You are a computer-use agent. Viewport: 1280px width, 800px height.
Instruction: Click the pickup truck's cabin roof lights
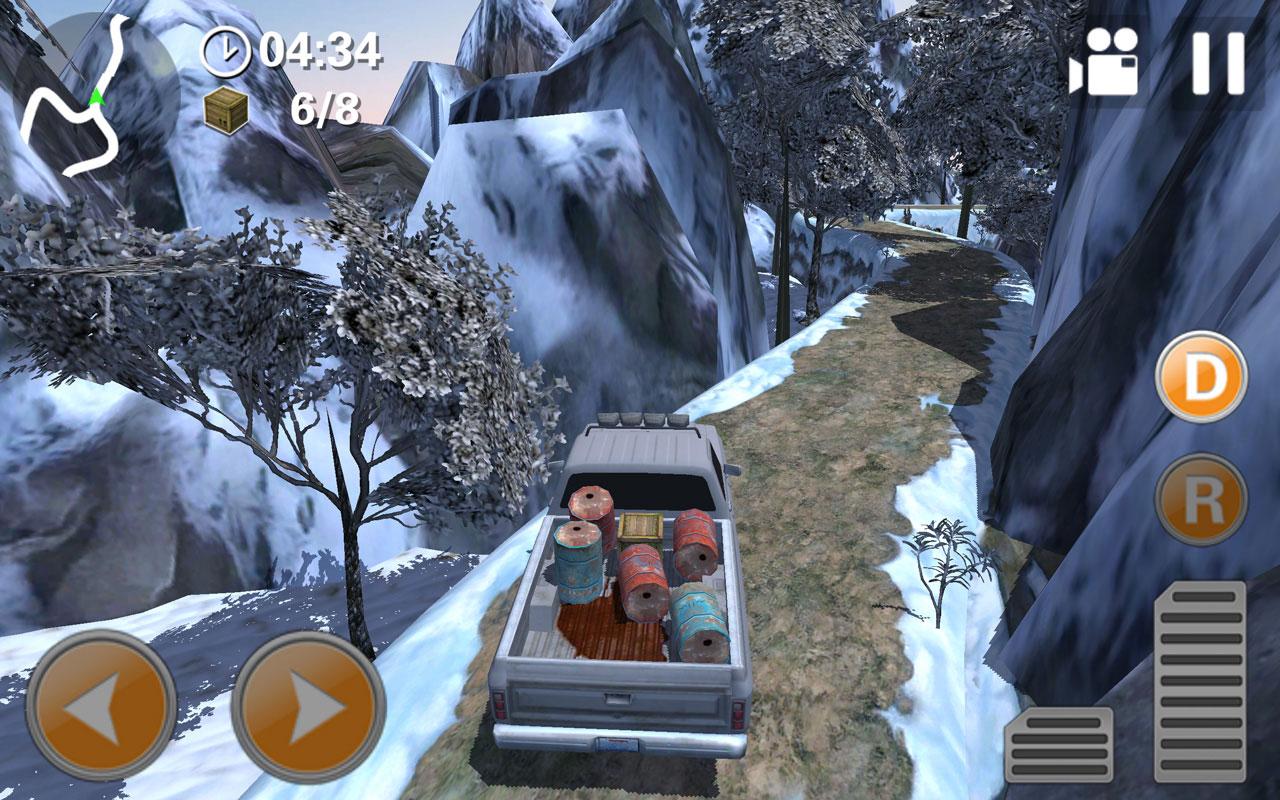[640, 420]
